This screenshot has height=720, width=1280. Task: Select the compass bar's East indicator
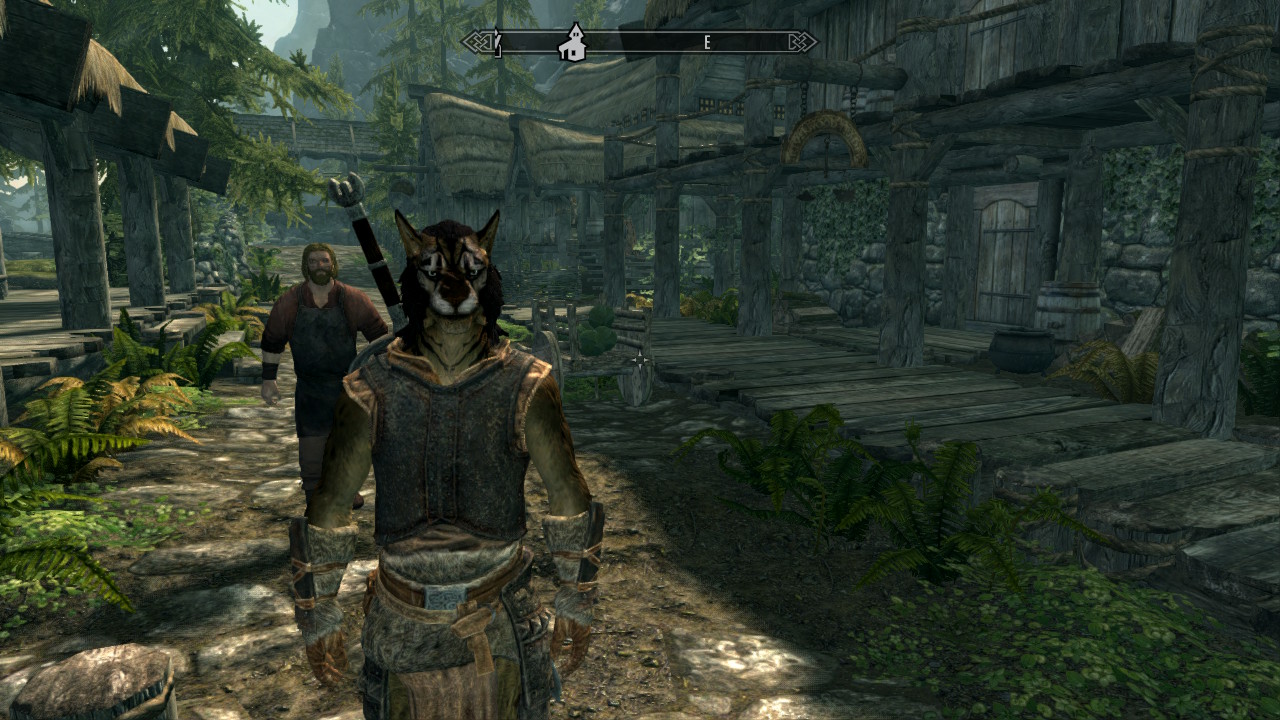(707, 42)
